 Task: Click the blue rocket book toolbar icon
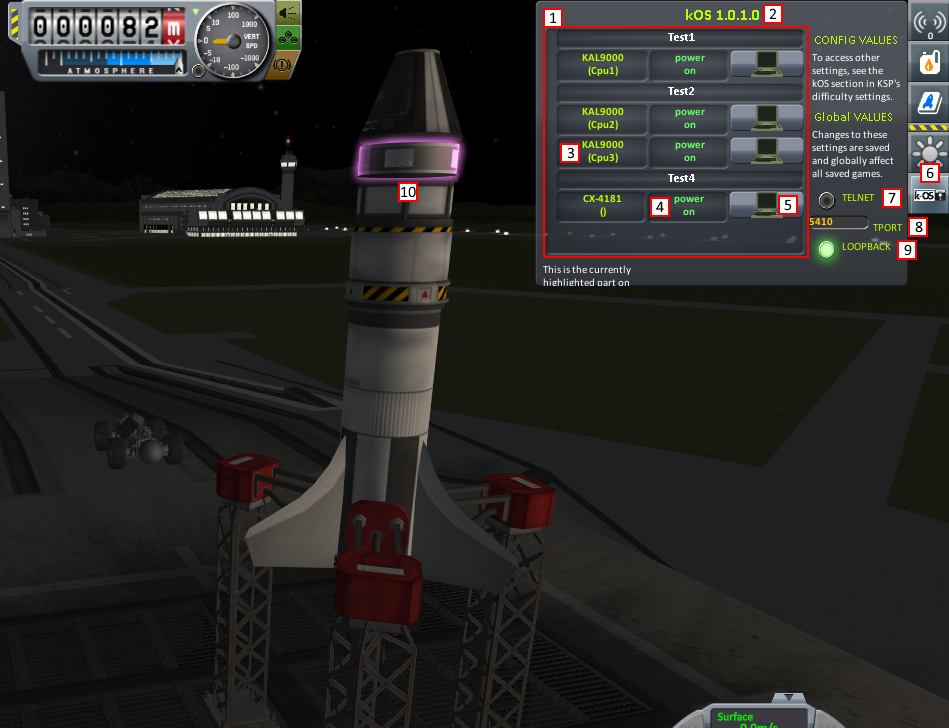pos(928,103)
